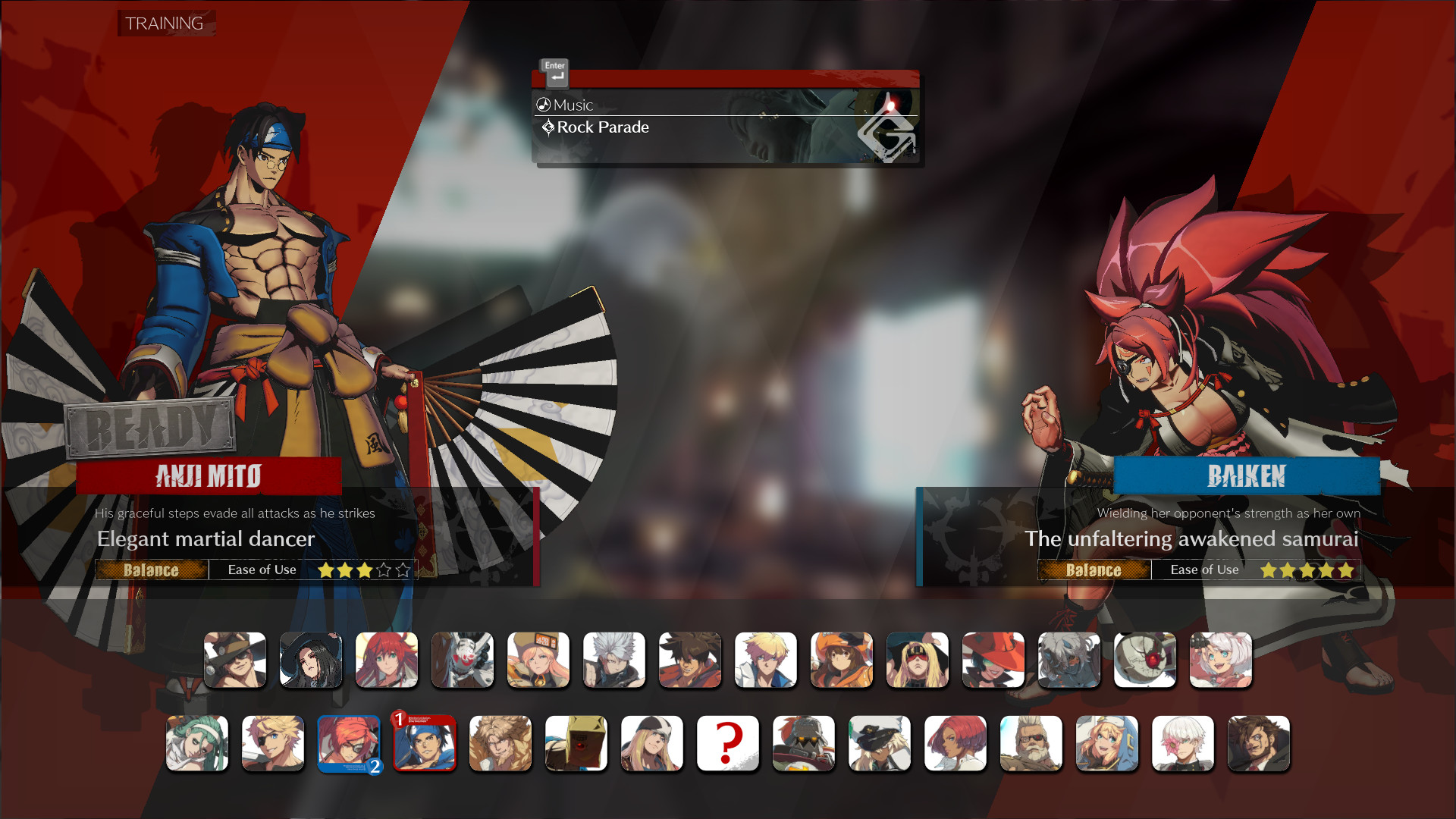Click the Anji Mito red name banner
Image resolution: width=1456 pixels, height=819 pixels.
tap(209, 476)
